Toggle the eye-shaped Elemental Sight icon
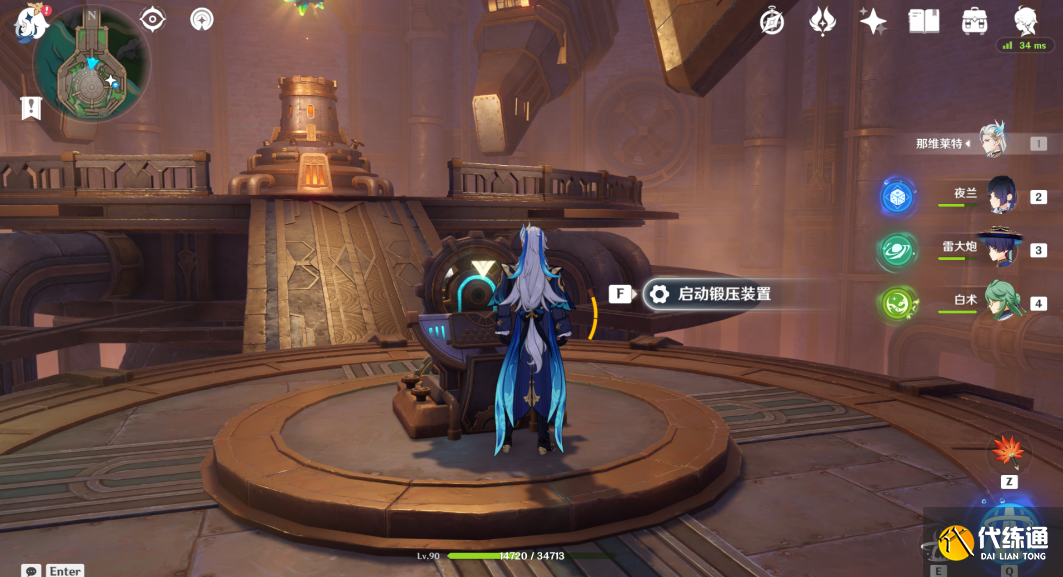This screenshot has height=577, width=1063. point(152,19)
